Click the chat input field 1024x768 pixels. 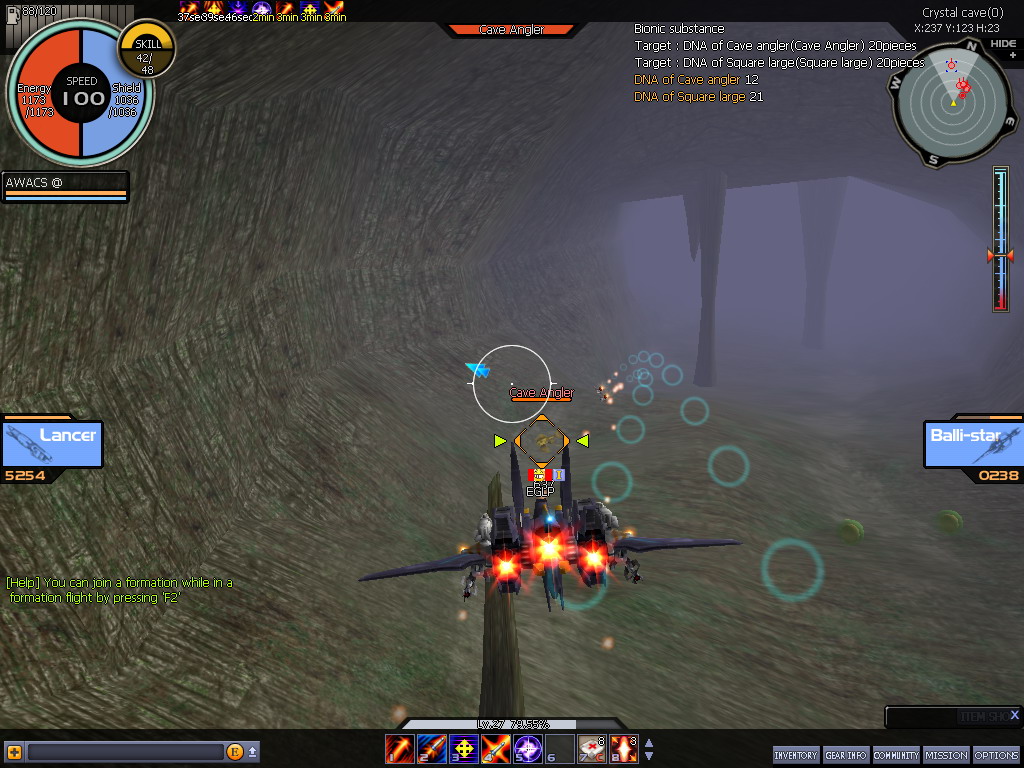[124, 752]
